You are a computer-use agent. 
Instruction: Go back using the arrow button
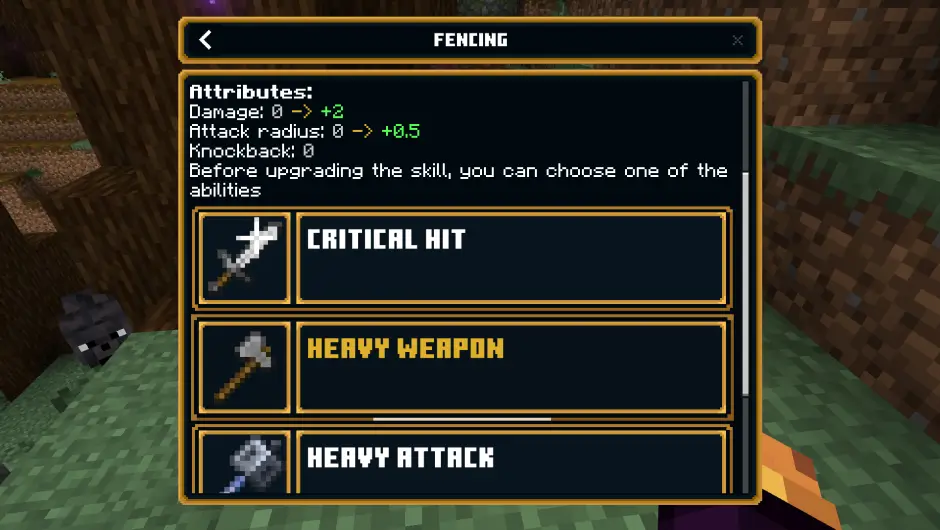tap(206, 40)
